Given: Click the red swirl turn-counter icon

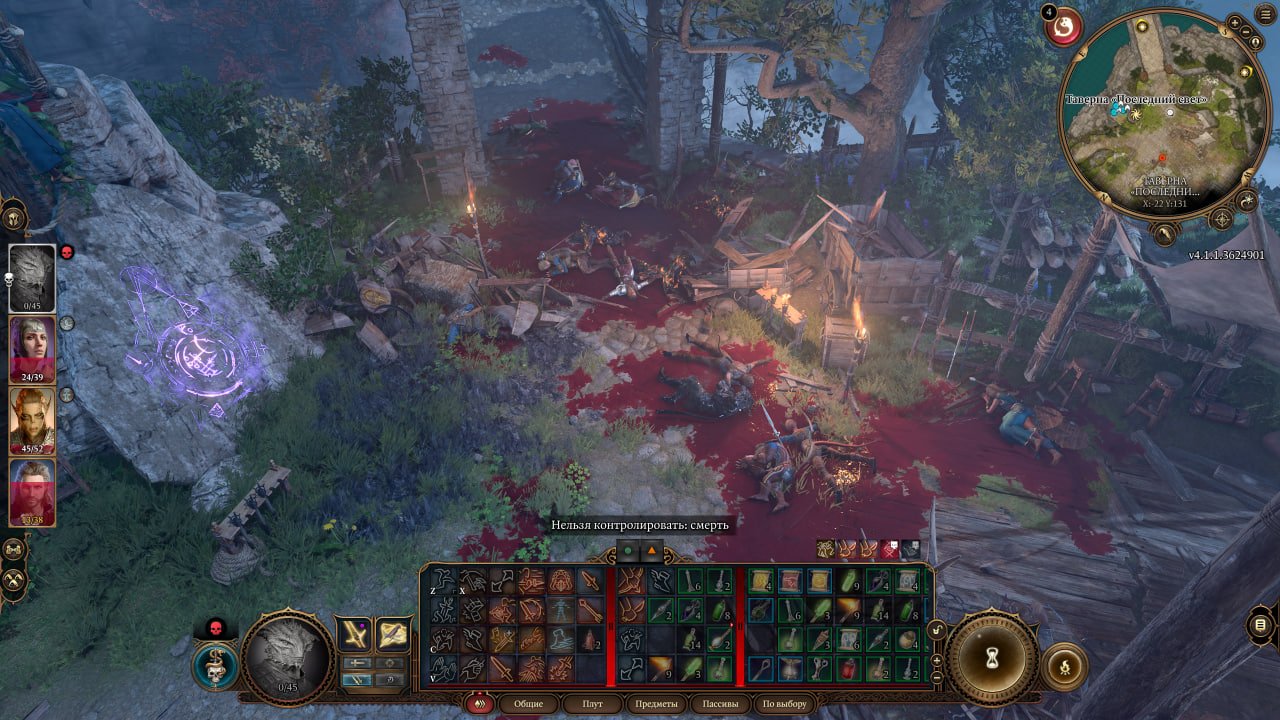Looking at the screenshot, I should 1063,25.
